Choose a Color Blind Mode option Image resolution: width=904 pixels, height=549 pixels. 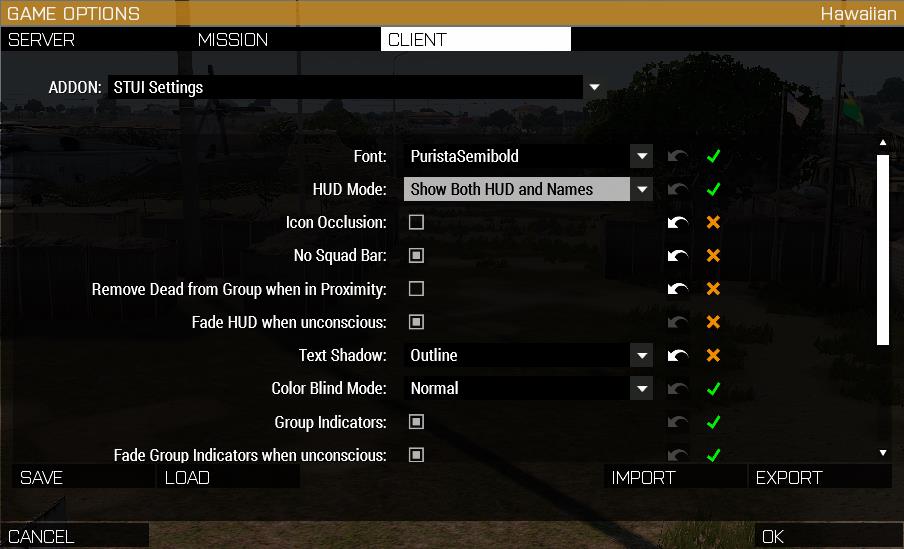[641, 388]
